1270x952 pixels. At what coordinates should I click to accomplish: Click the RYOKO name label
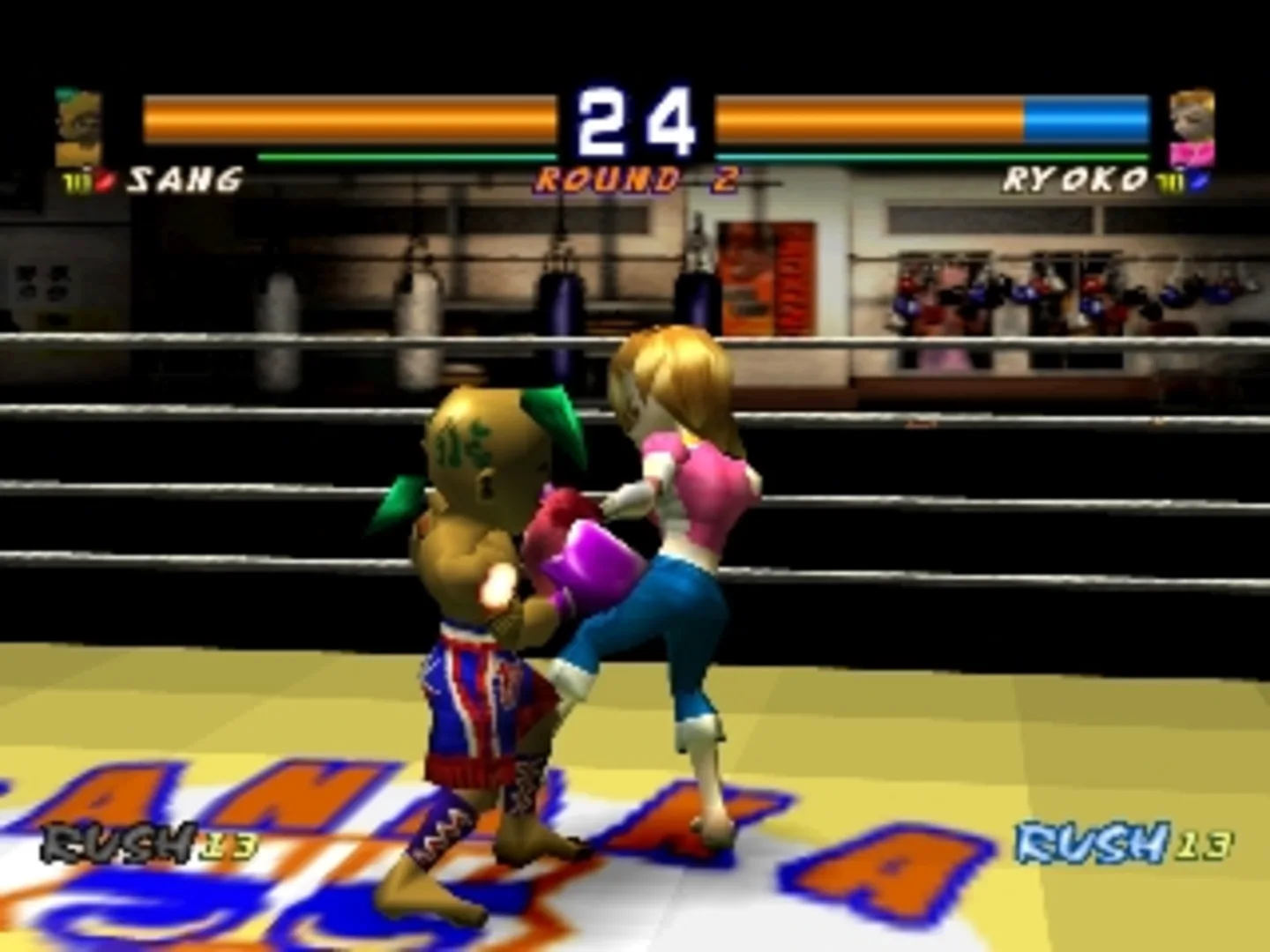tap(1072, 178)
